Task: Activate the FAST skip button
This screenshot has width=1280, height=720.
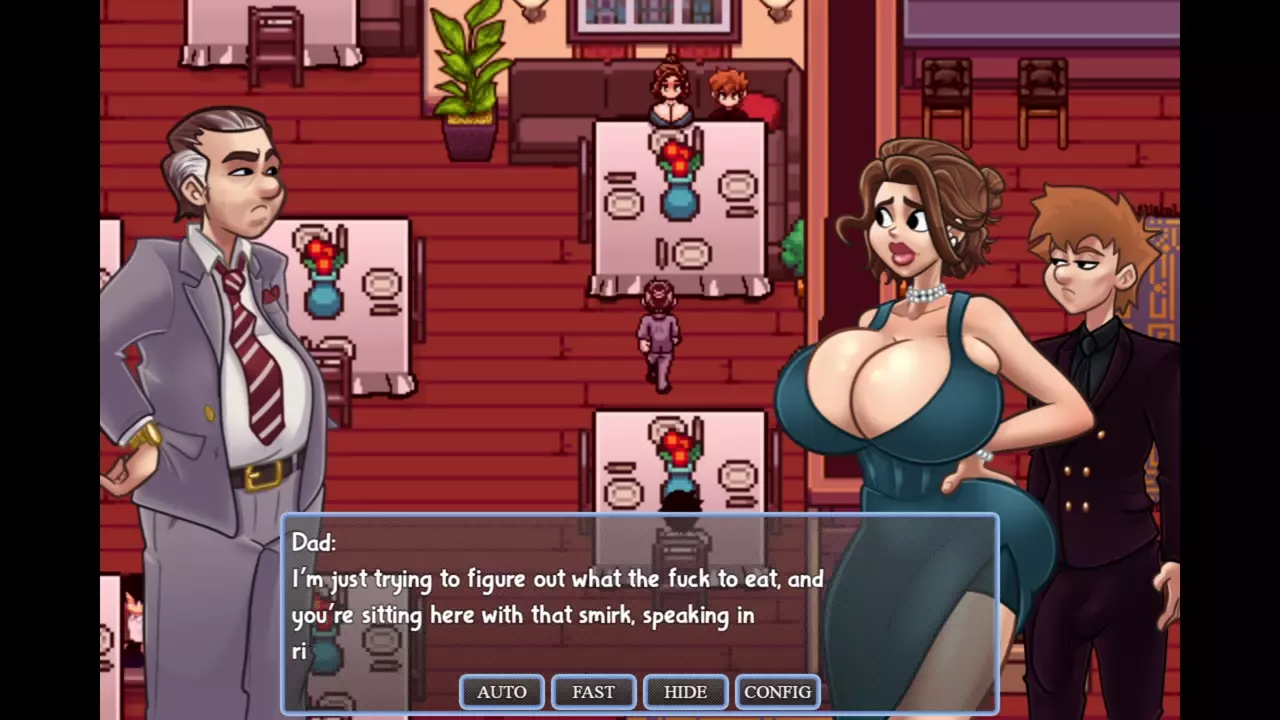Action: click(x=593, y=692)
